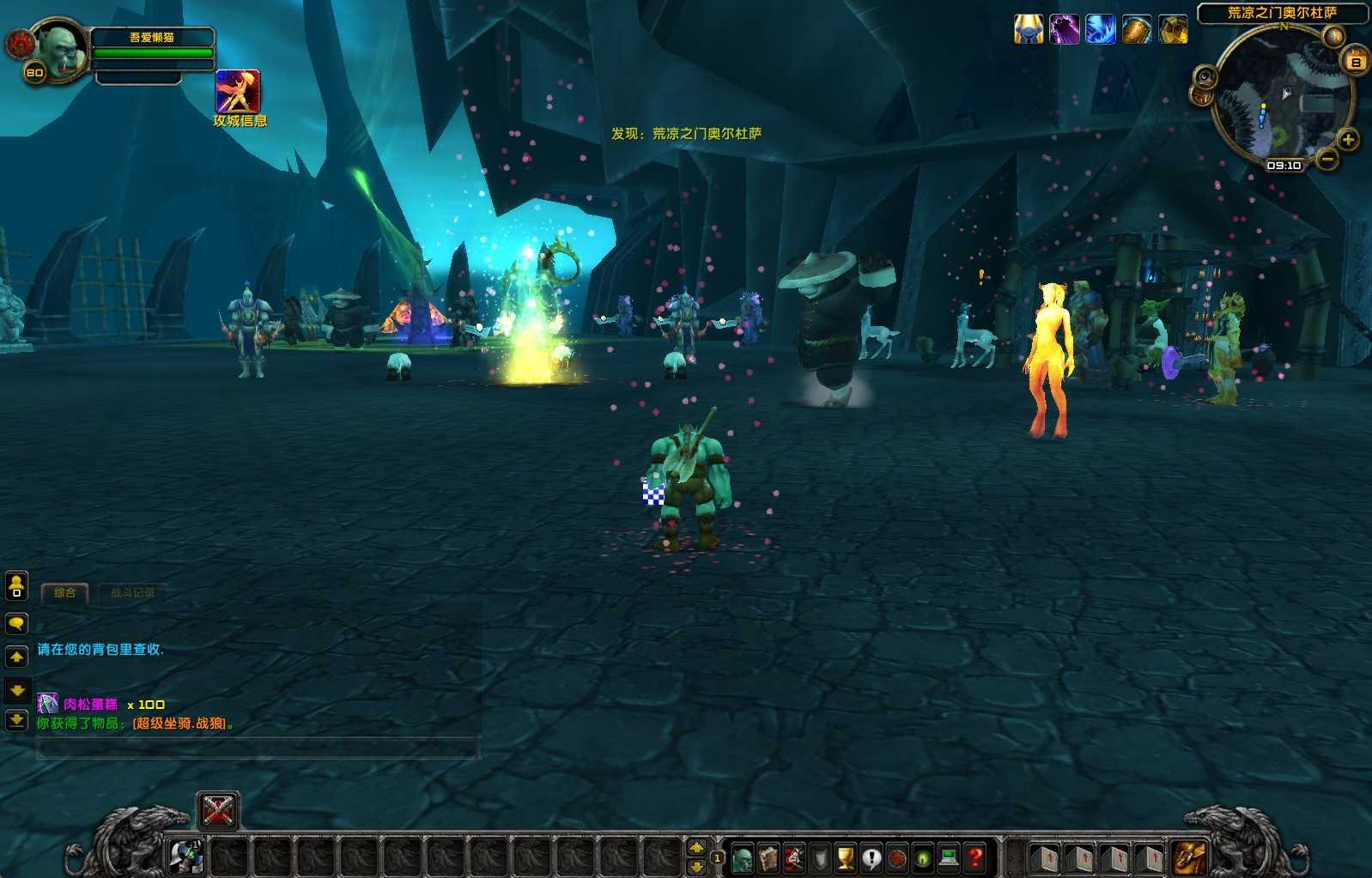Screen dimensions: 1372x878
Task: Open the calendar button showing 8
Action: [x=1357, y=61]
